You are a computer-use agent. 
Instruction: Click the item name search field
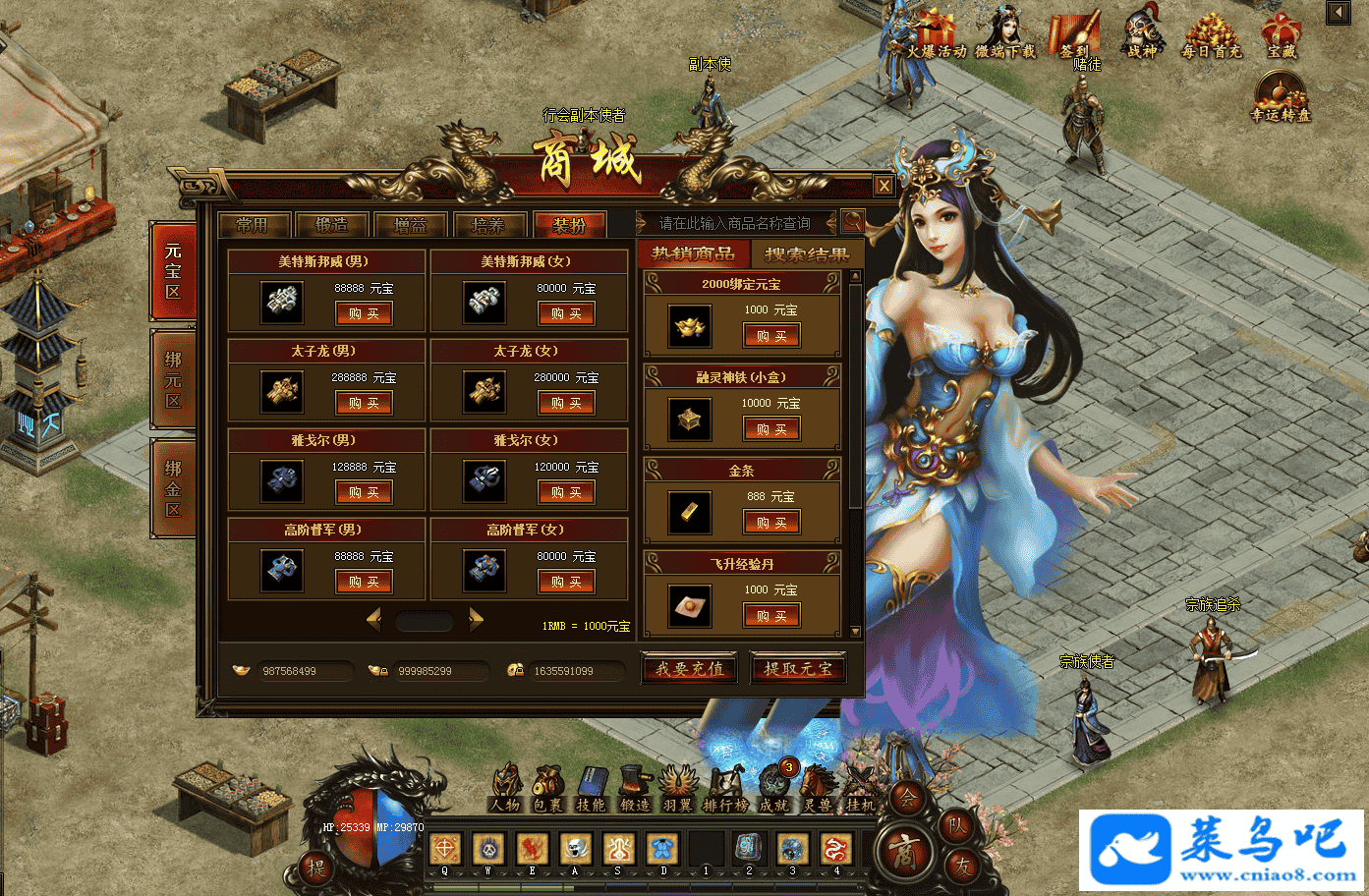click(x=735, y=223)
